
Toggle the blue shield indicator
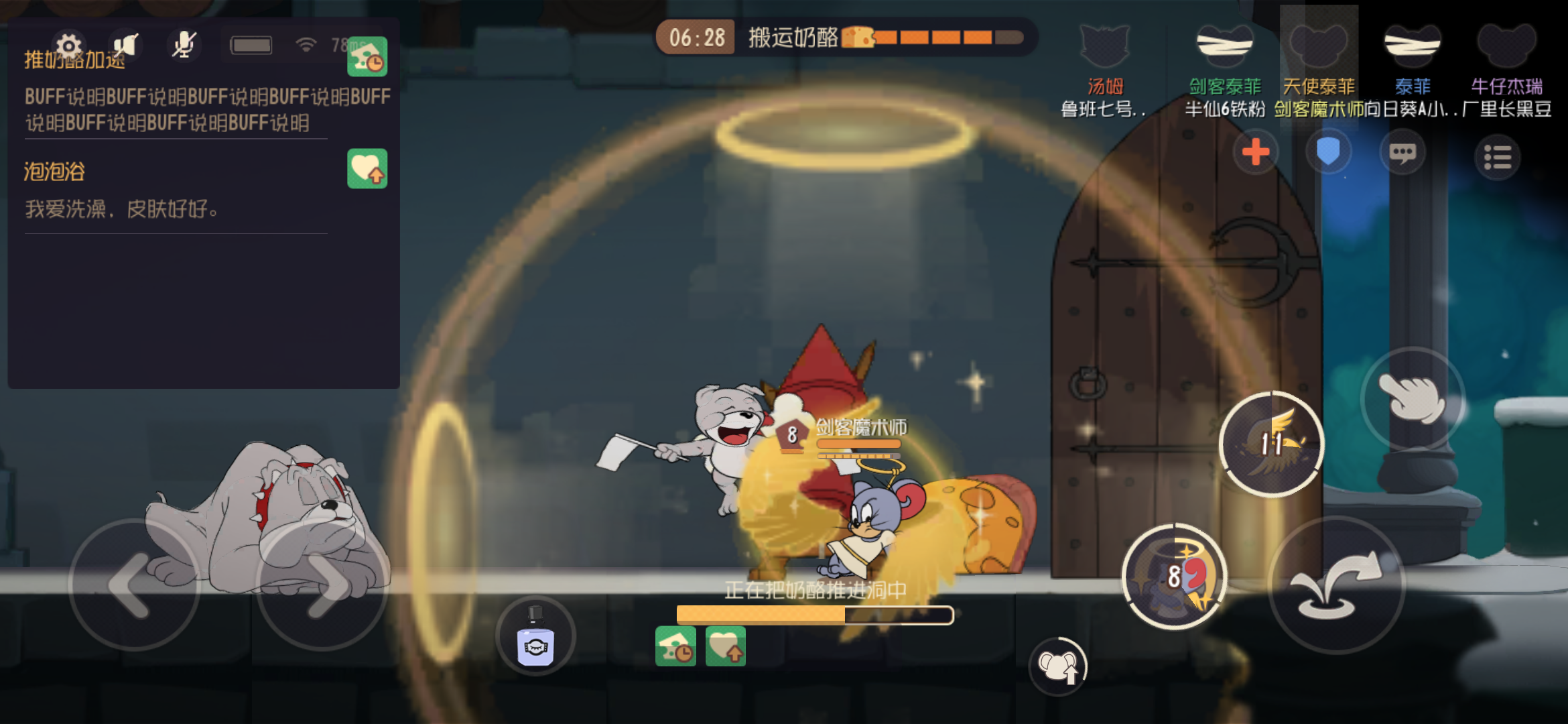[x=1327, y=152]
